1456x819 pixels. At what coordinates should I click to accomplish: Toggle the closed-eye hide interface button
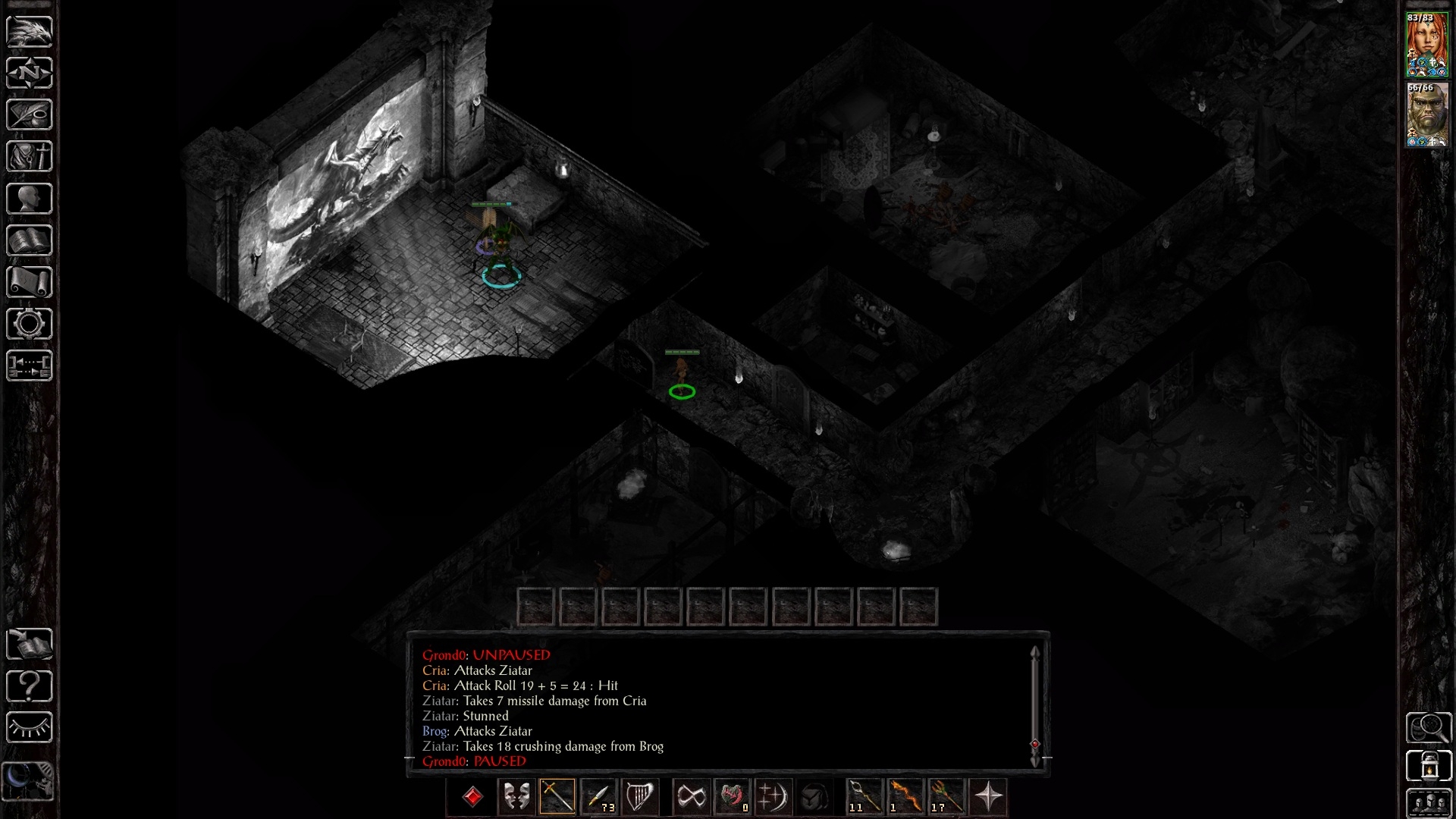coord(30,728)
